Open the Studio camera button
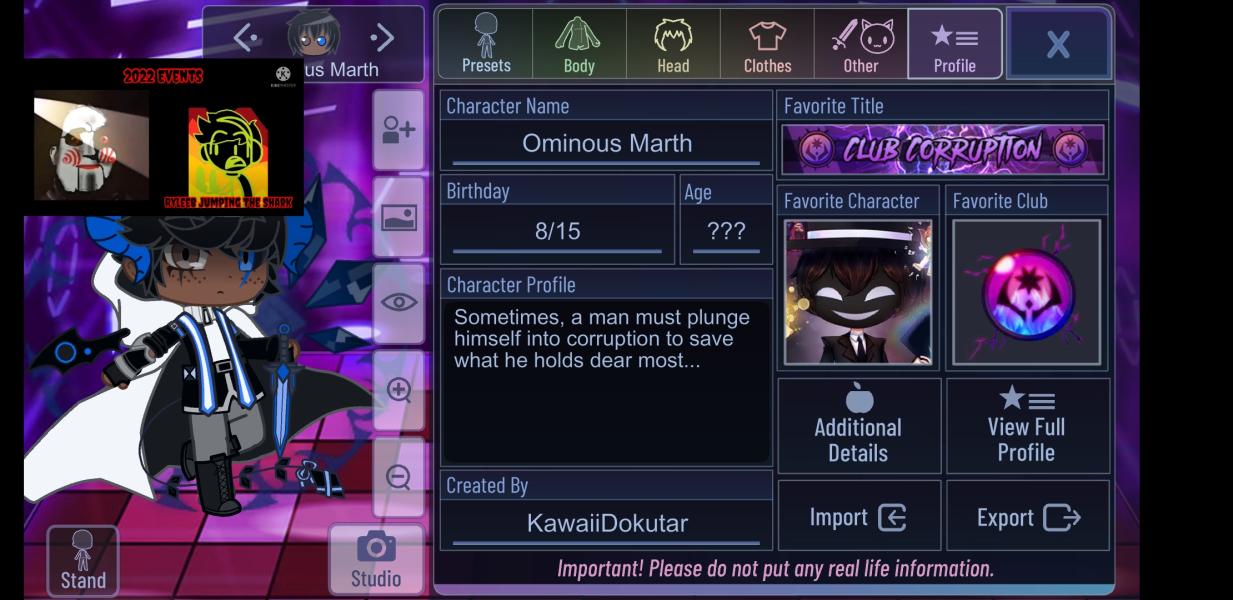The width and height of the screenshot is (1233, 600). (376, 559)
